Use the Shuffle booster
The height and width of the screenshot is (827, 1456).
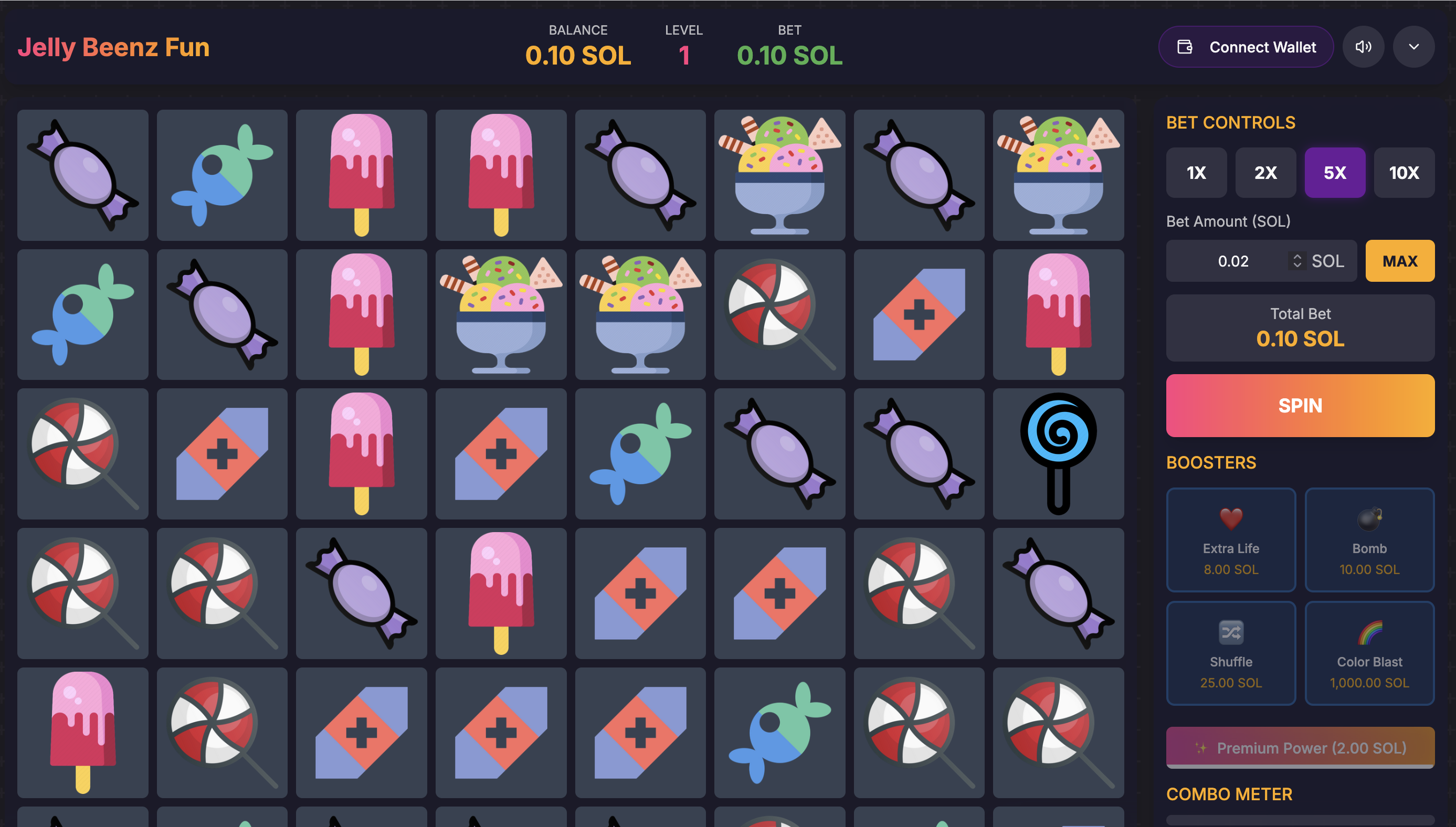point(1230,653)
